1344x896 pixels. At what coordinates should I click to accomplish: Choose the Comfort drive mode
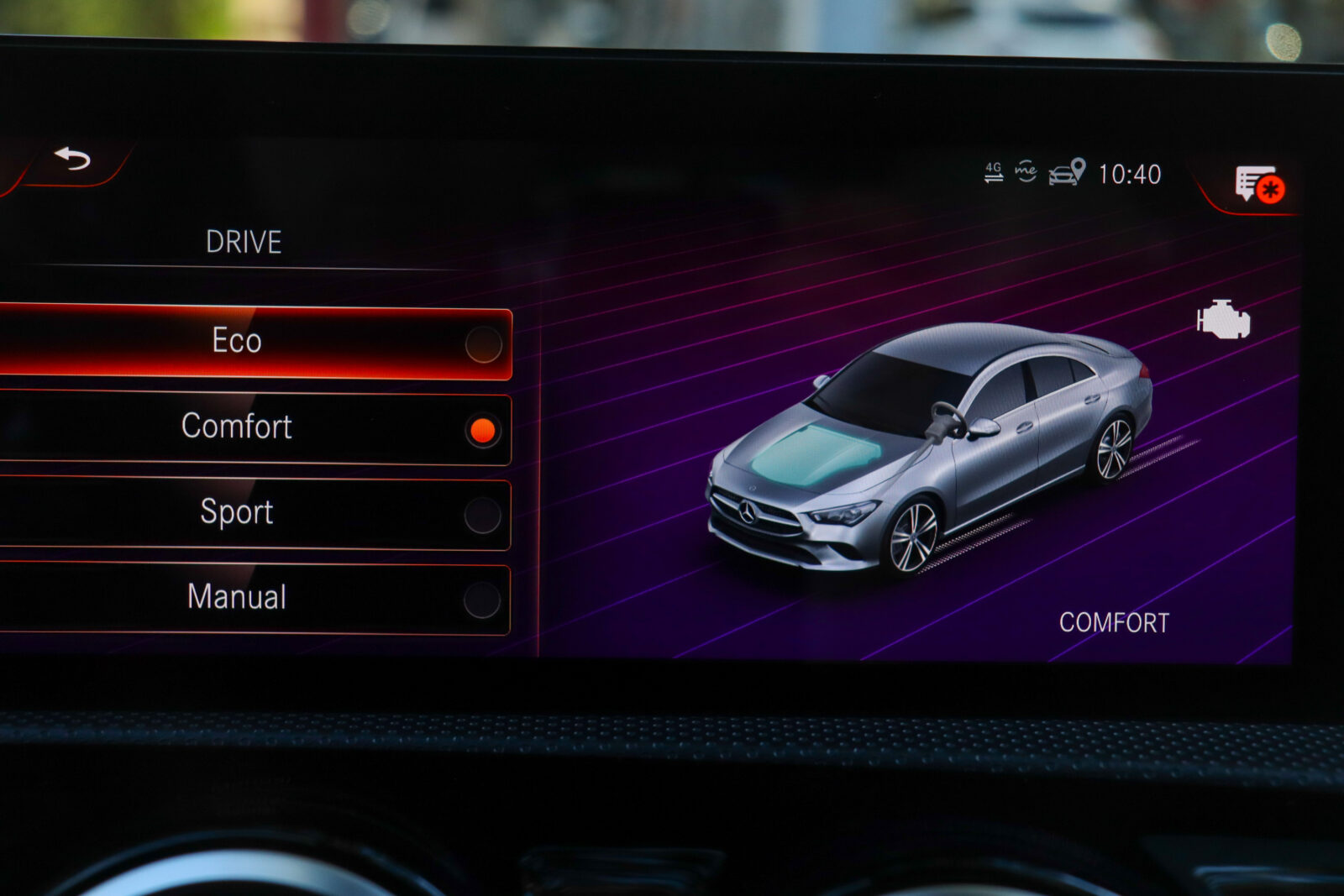[252, 427]
